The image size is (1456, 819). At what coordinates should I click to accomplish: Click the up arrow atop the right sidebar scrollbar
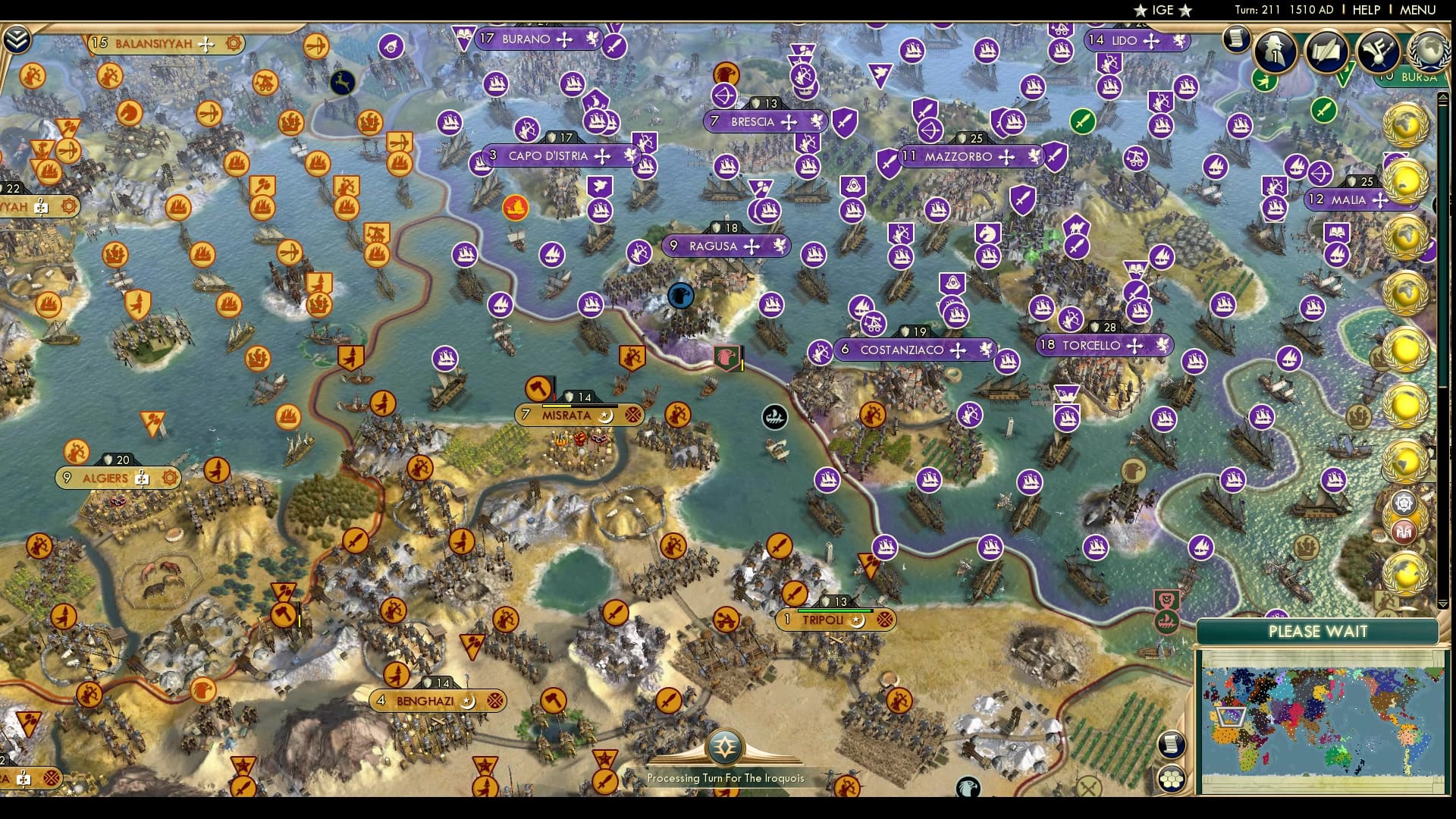(1444, 96)
